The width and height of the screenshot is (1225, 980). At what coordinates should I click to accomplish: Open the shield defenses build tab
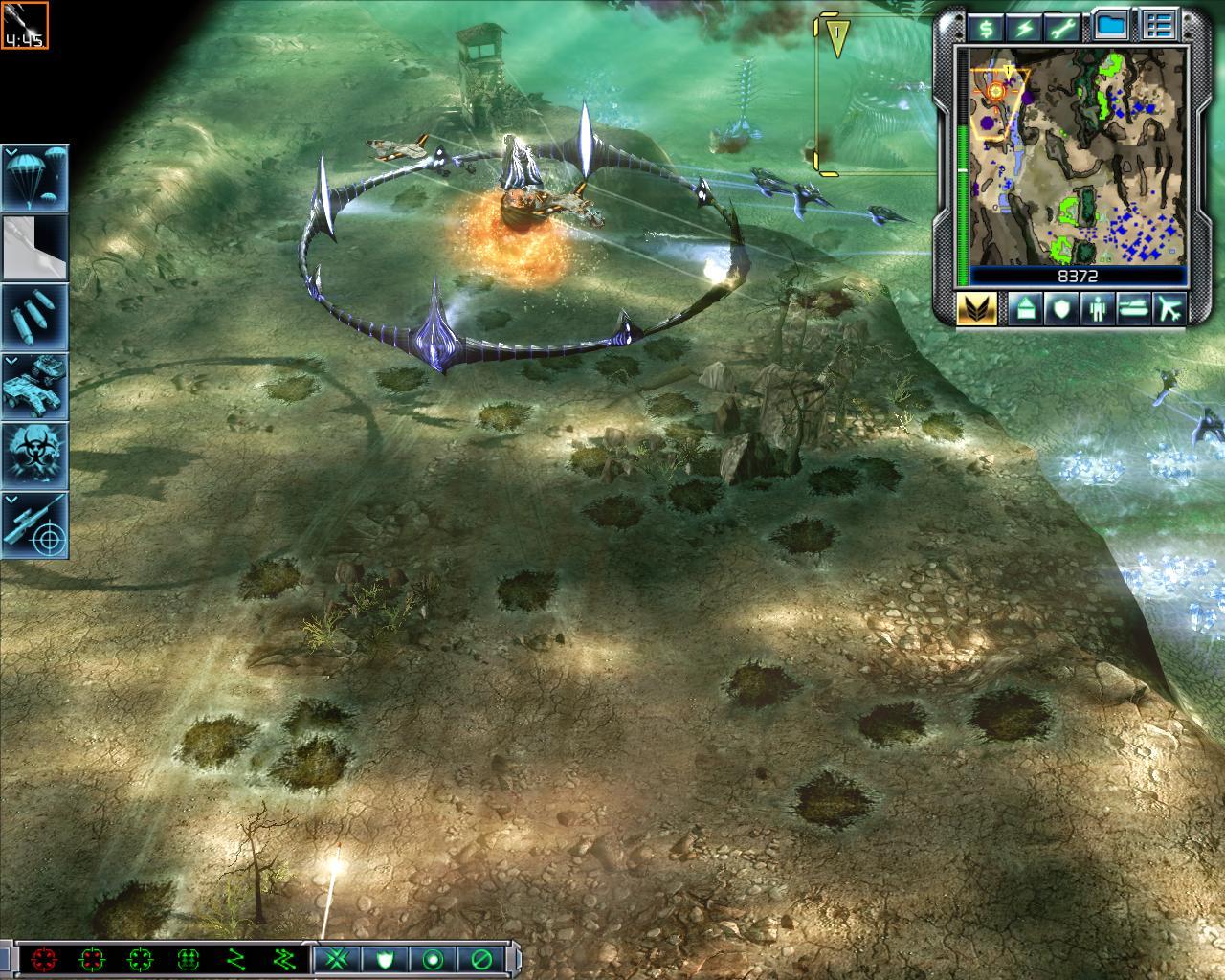[x=1060, y=309]
